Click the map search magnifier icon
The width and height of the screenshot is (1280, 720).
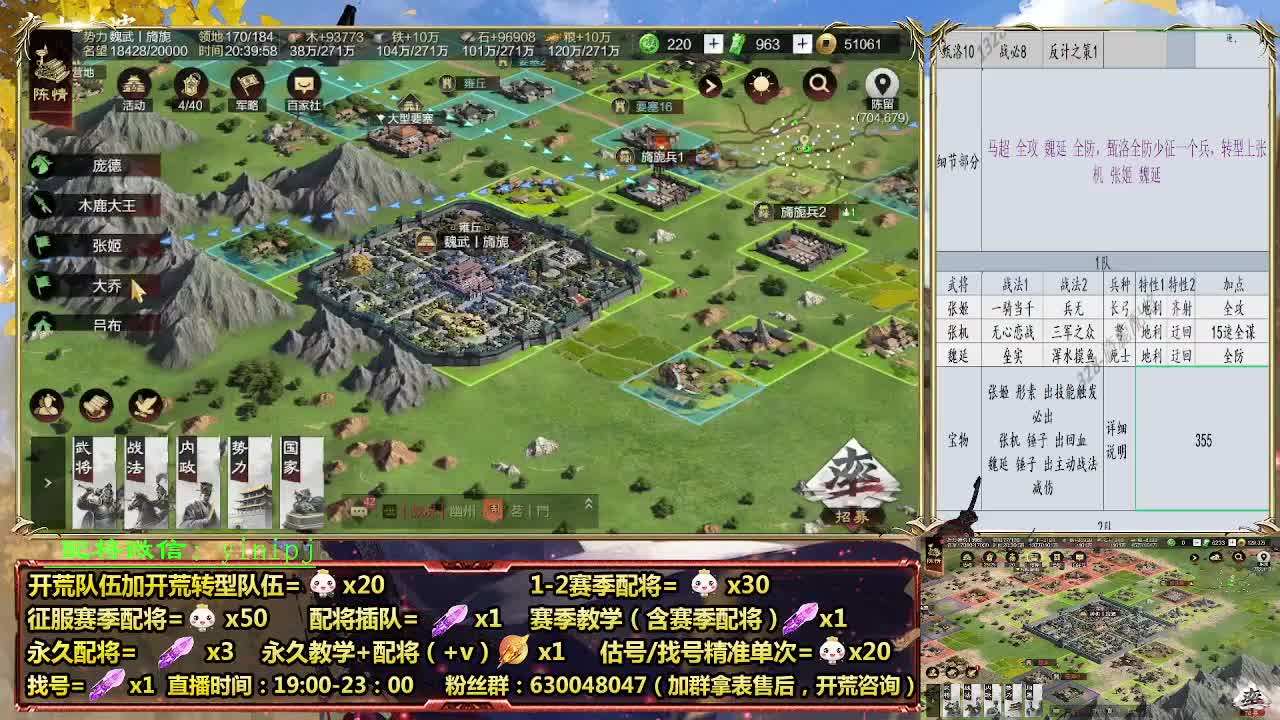pyautogui.click(x=820, y=86)
